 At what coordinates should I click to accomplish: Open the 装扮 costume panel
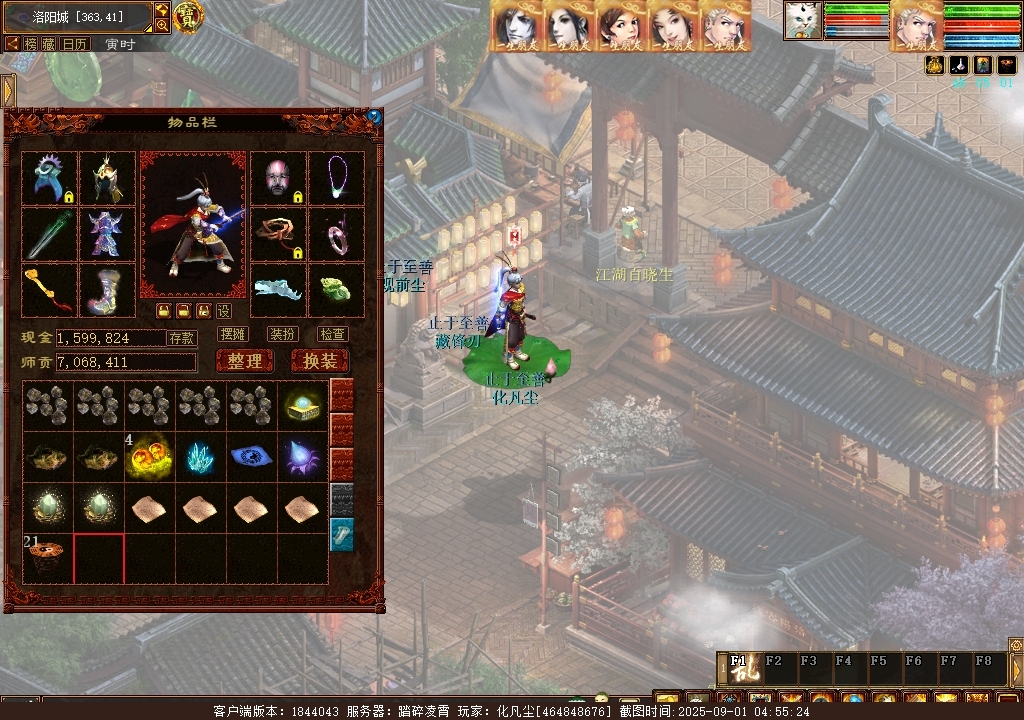click(x=282, y=334)
